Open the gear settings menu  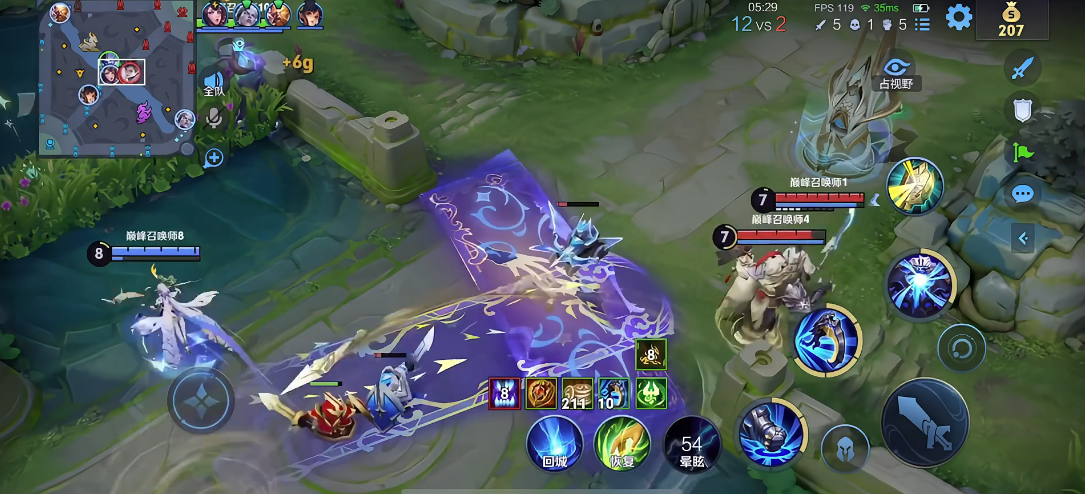(959, 17)
